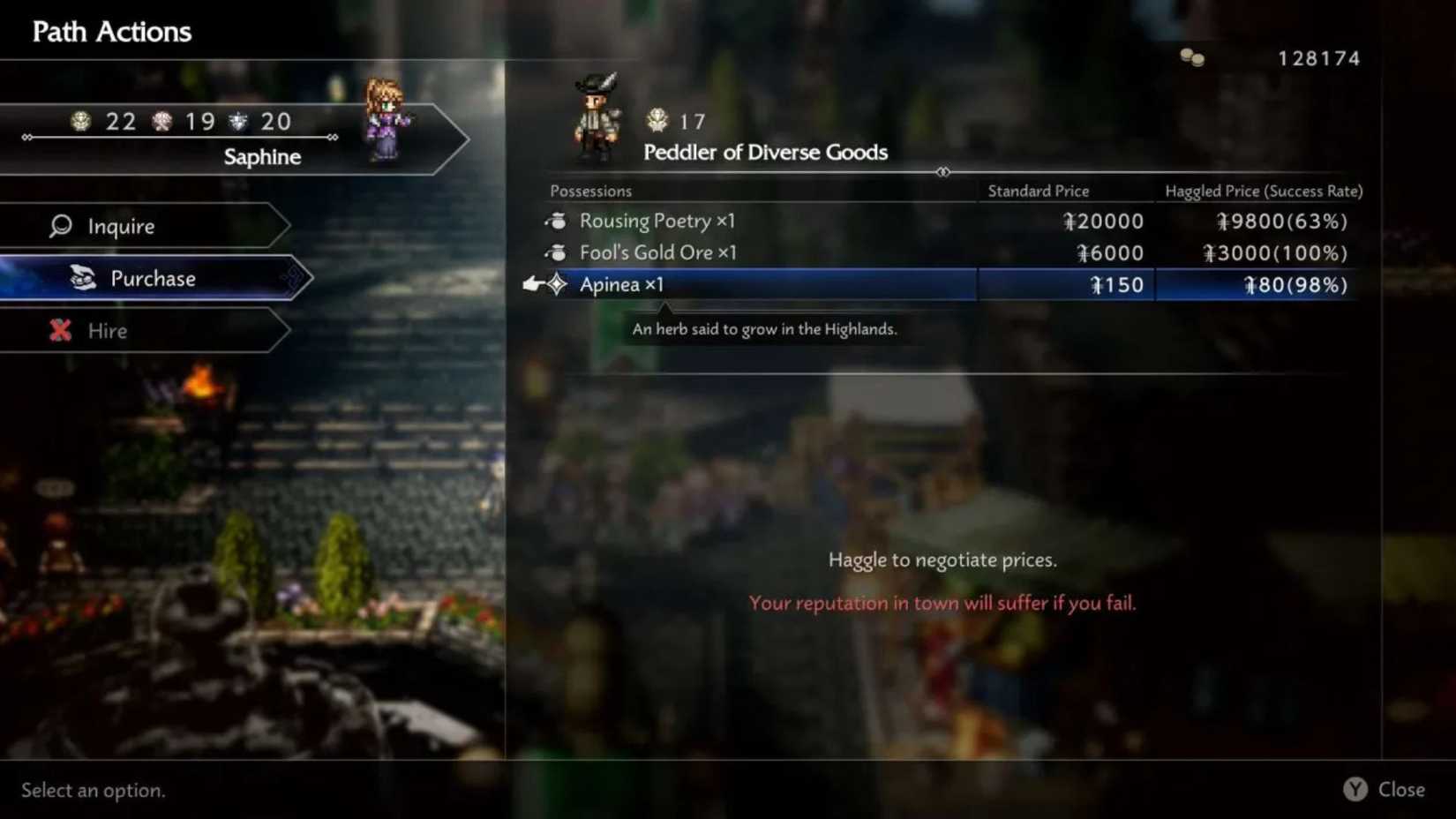1456x819 pixels.
Task: Click the diamond herb icon beside Apinea
Action: coord(557,284)
